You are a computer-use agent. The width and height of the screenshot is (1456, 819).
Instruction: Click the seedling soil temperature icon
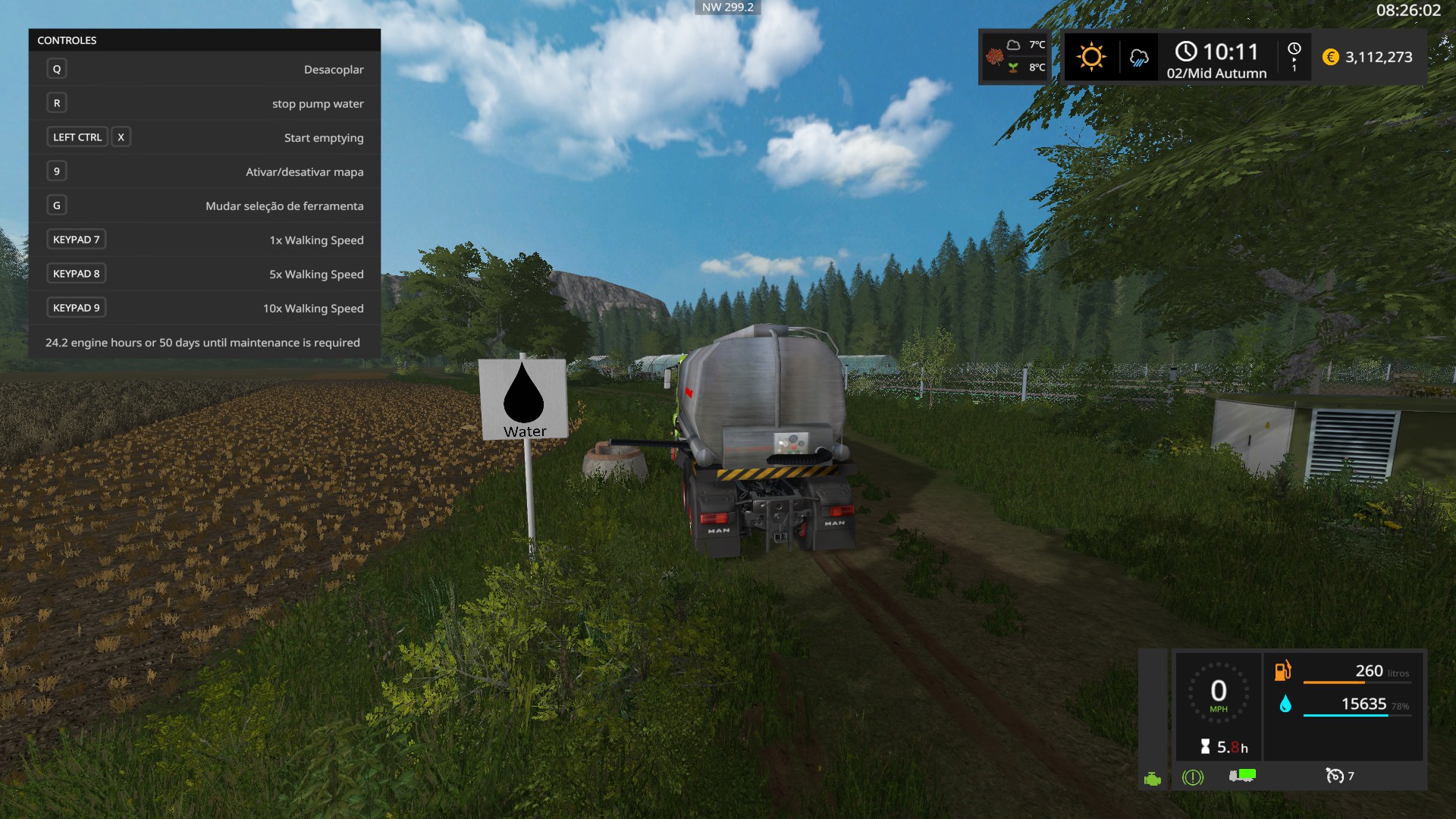pyautogui.click(x=1013, y=67)
